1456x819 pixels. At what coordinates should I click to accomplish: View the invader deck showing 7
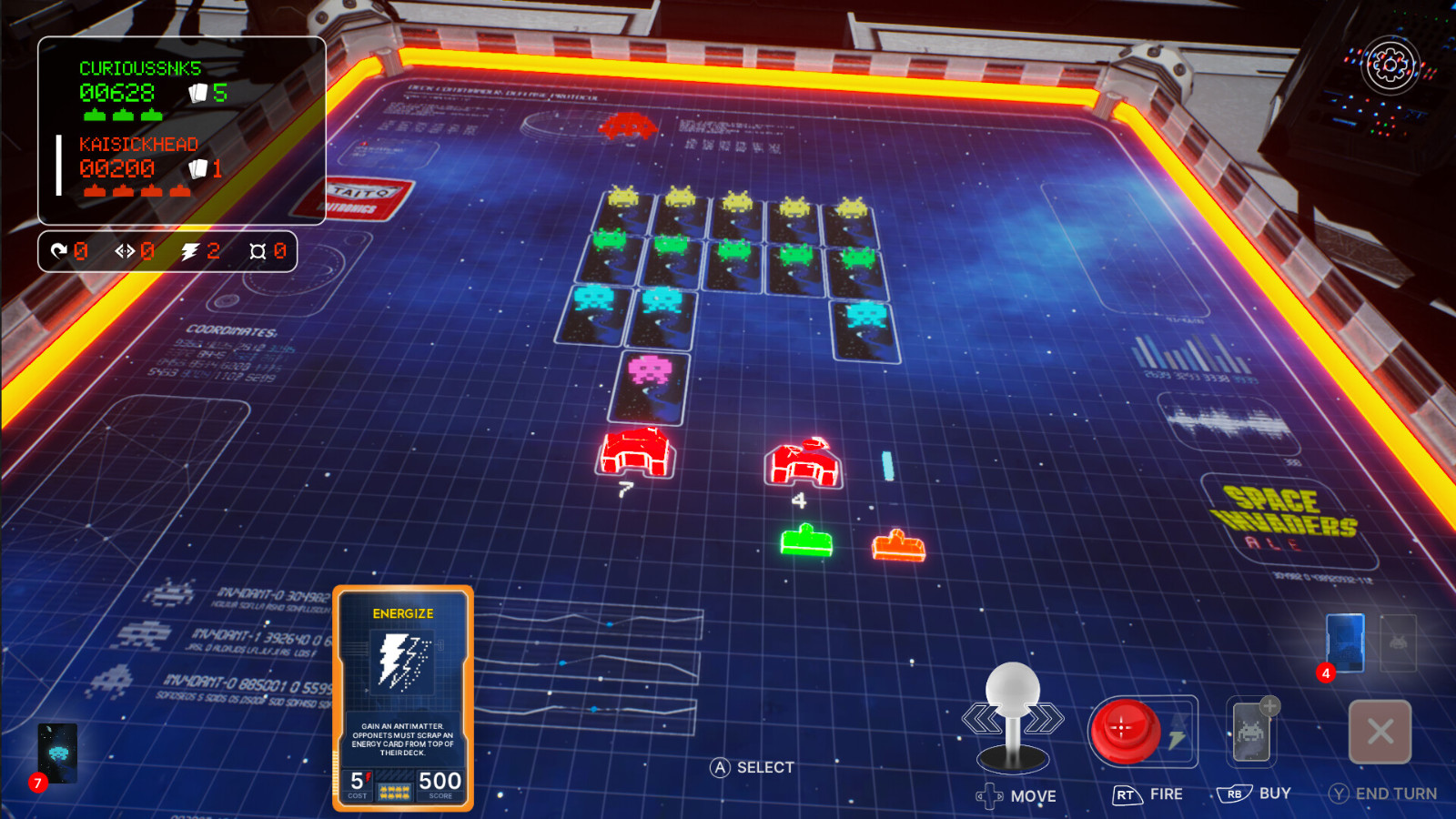[58, 753]
